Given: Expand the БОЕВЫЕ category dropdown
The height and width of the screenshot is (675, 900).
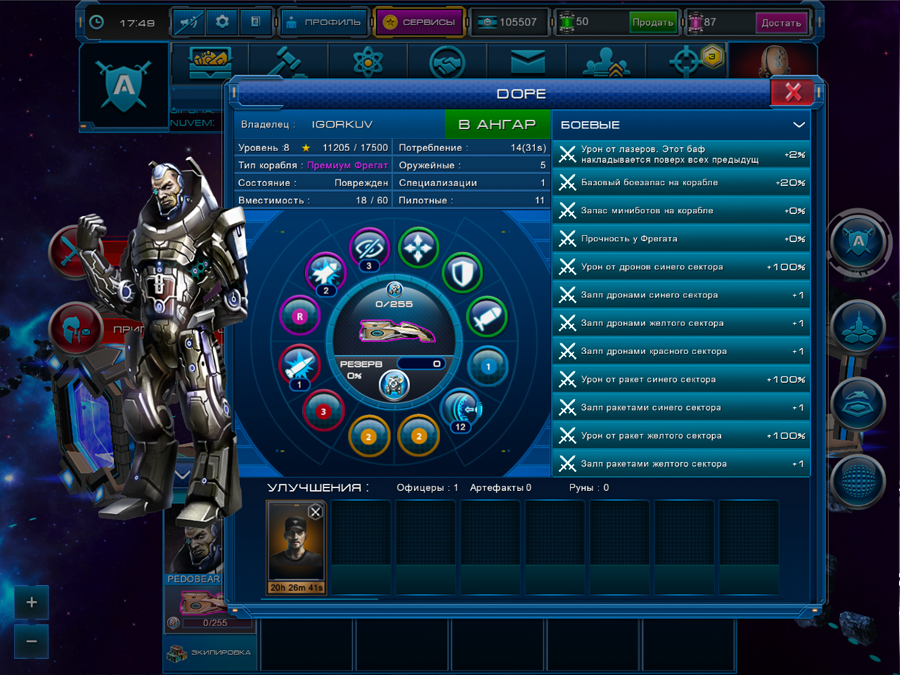Looking at the screenshot, I should click(x=798, y=125).
